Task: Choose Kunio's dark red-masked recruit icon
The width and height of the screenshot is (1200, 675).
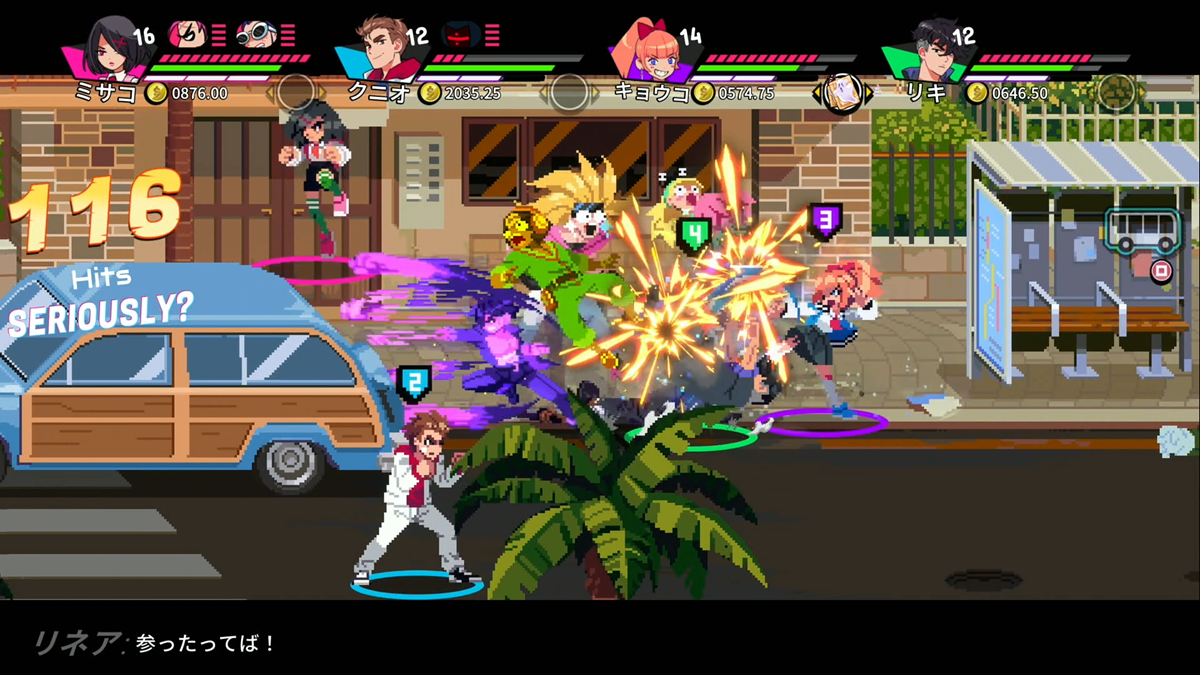Action: tap(461, 36)
